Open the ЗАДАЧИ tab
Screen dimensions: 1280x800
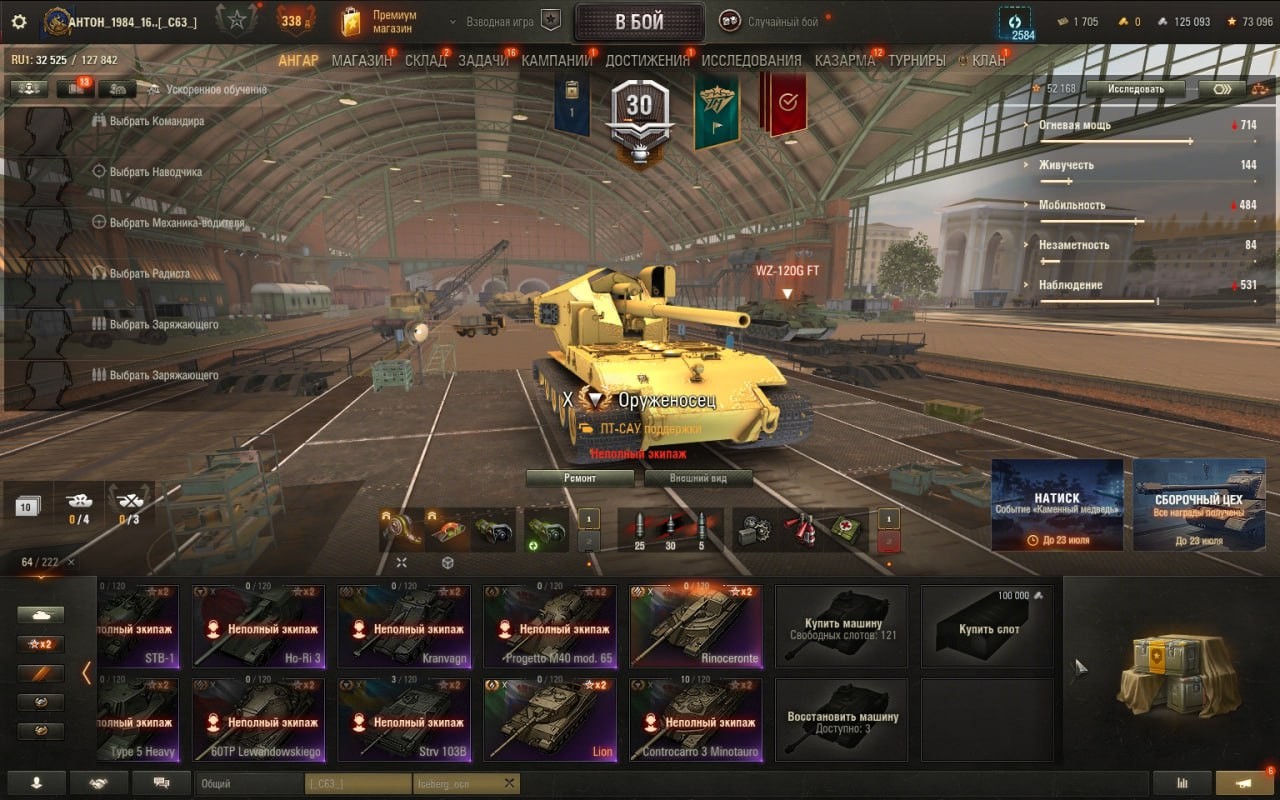[483, 60]
